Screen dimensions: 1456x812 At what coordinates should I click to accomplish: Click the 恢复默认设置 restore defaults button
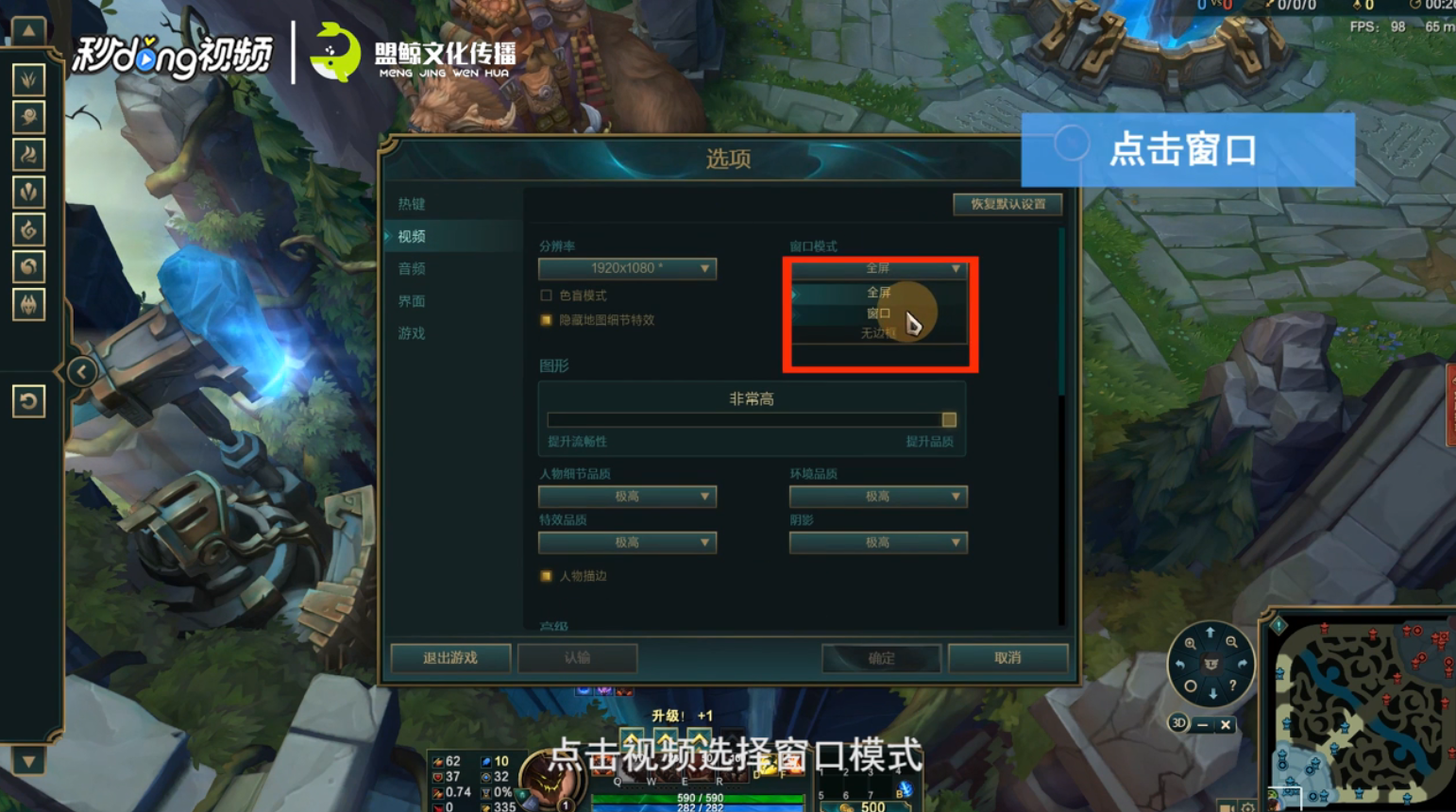(1006, 204)
